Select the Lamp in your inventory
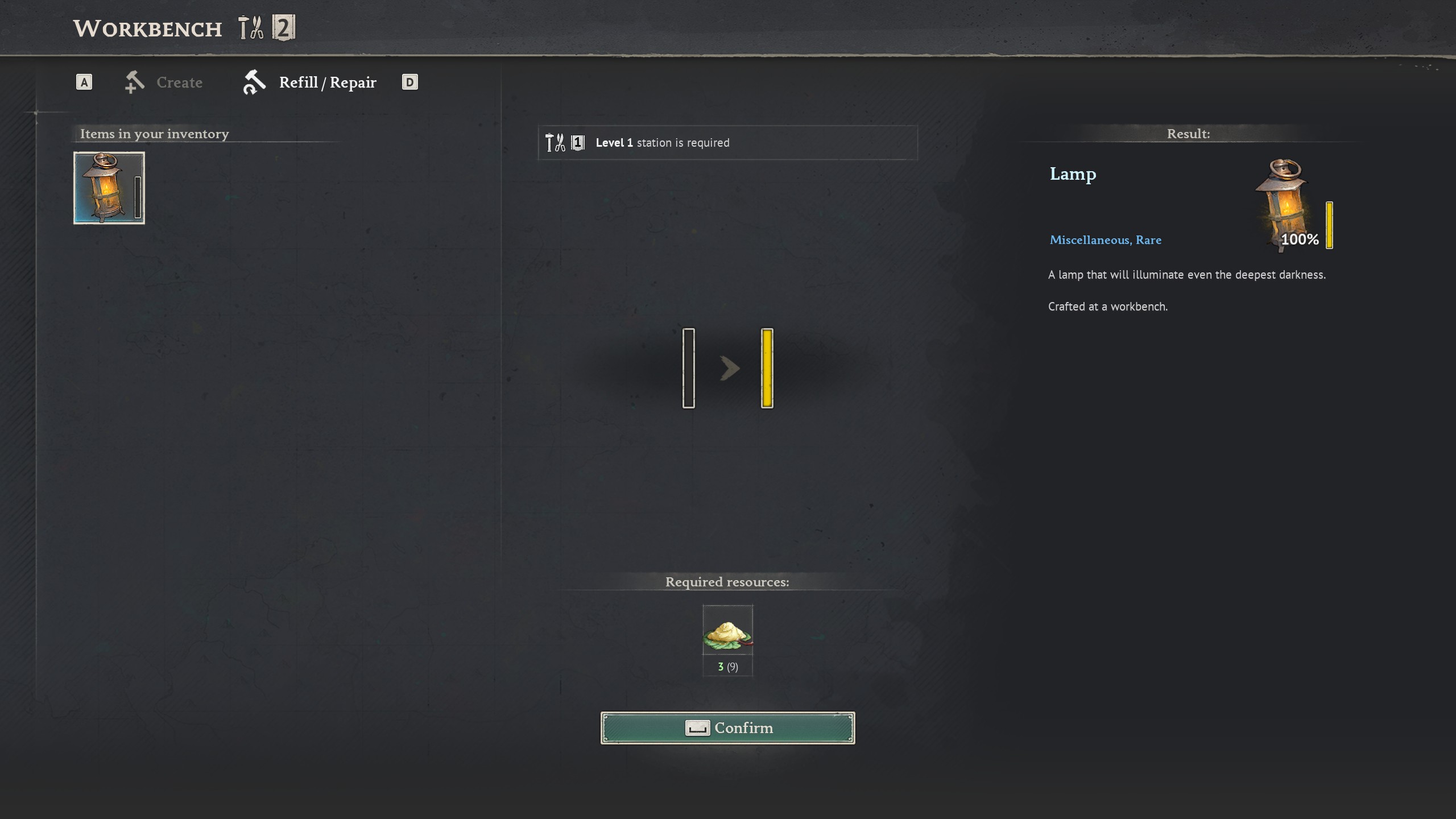The height and width of the screenshot is (819, 1456). (x=109, y=188)
